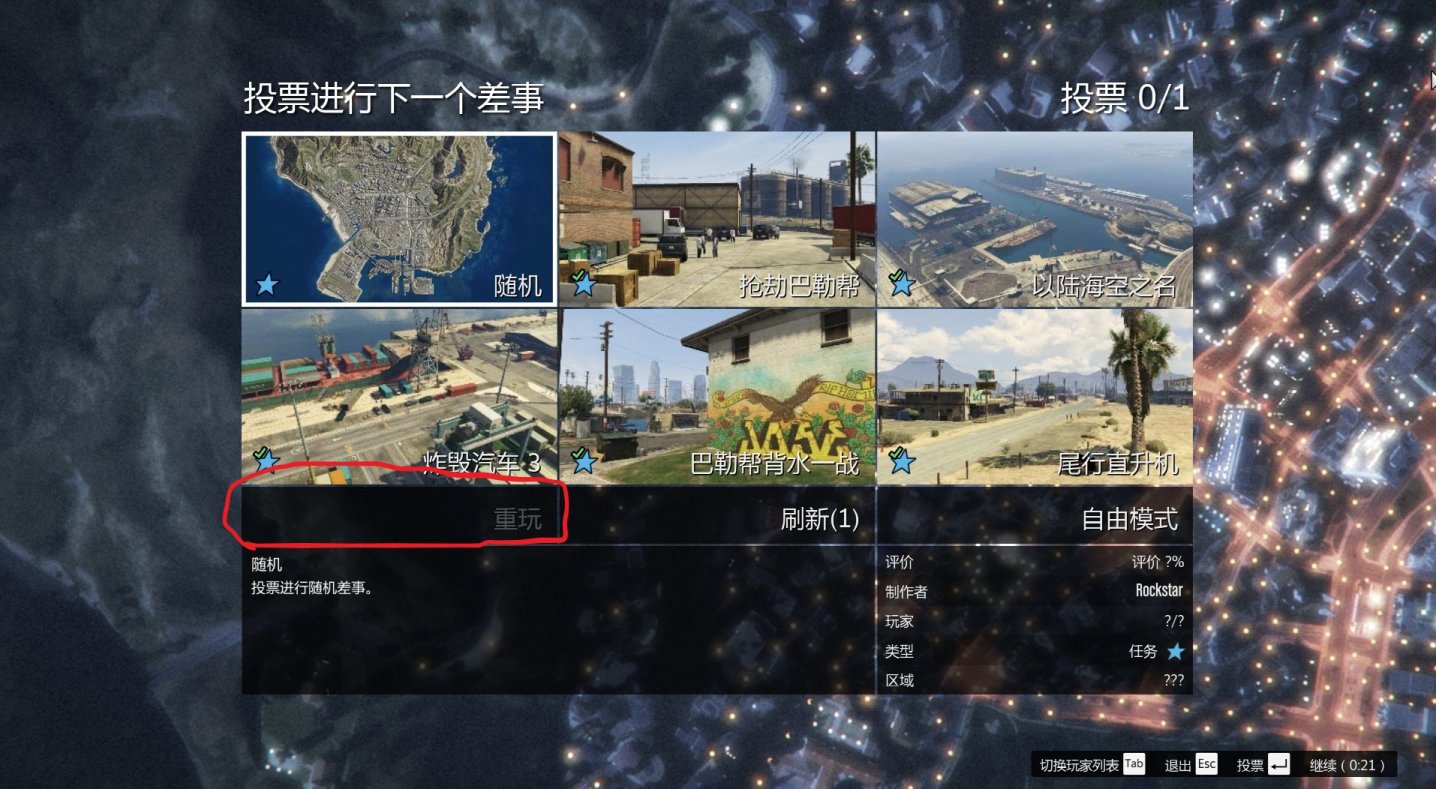Click the star badge on 尾行直升机 tile

(902, 462)
